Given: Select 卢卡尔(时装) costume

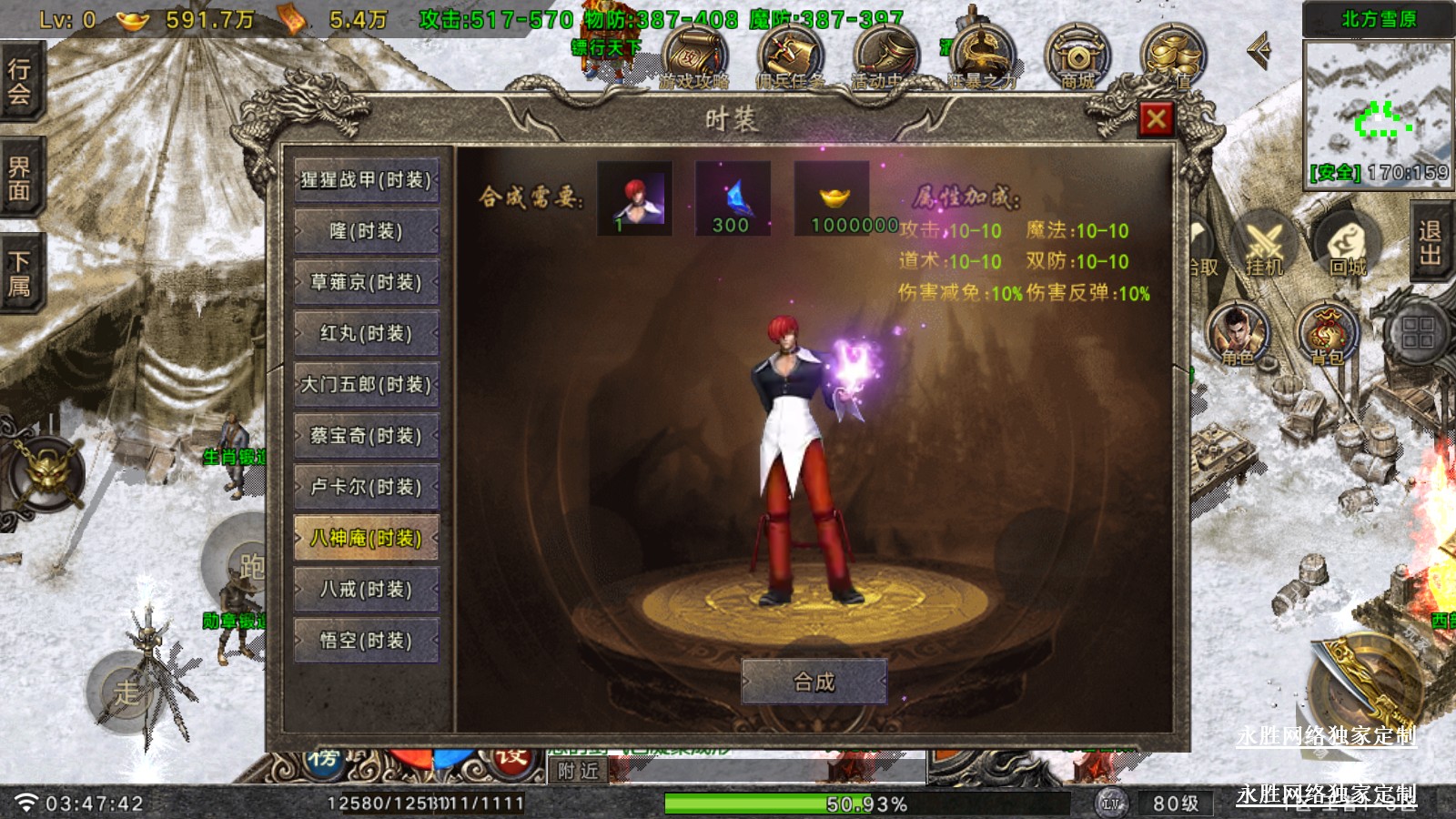Looking at the screenshot, I should pos(366,487).
